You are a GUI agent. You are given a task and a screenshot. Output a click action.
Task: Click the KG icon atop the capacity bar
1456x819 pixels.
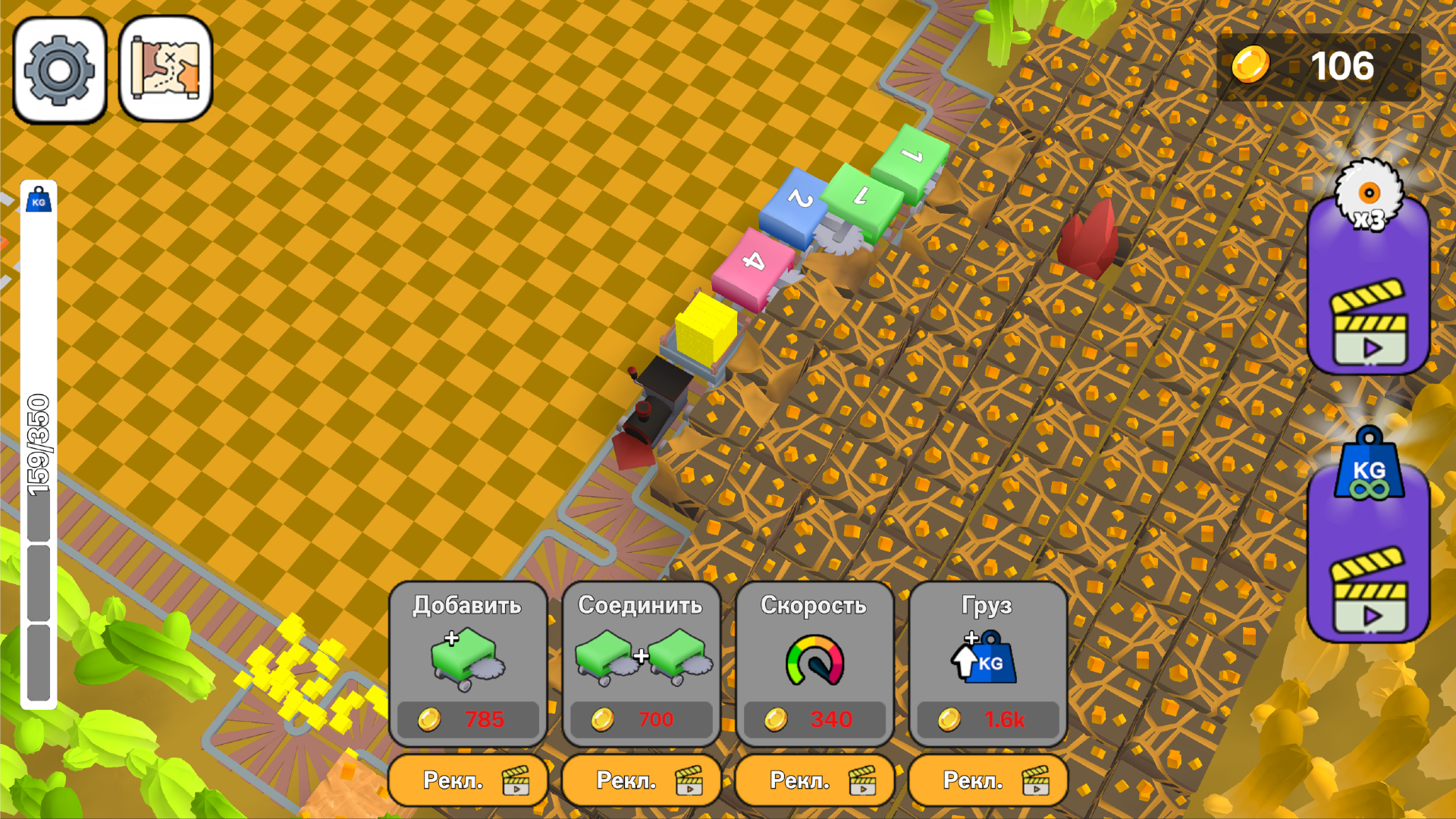38,199
